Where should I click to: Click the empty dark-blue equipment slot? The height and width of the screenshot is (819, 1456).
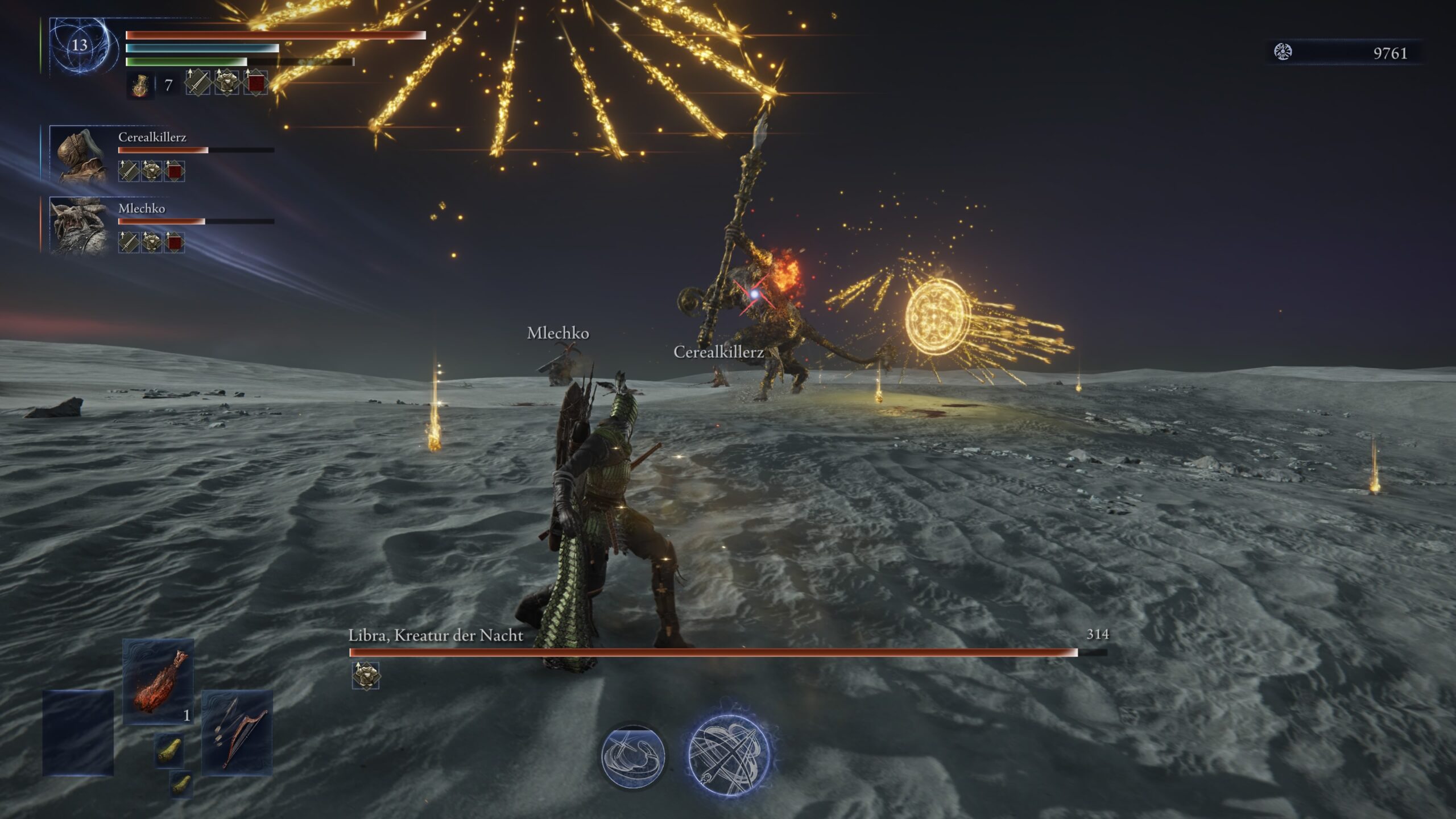78,733
